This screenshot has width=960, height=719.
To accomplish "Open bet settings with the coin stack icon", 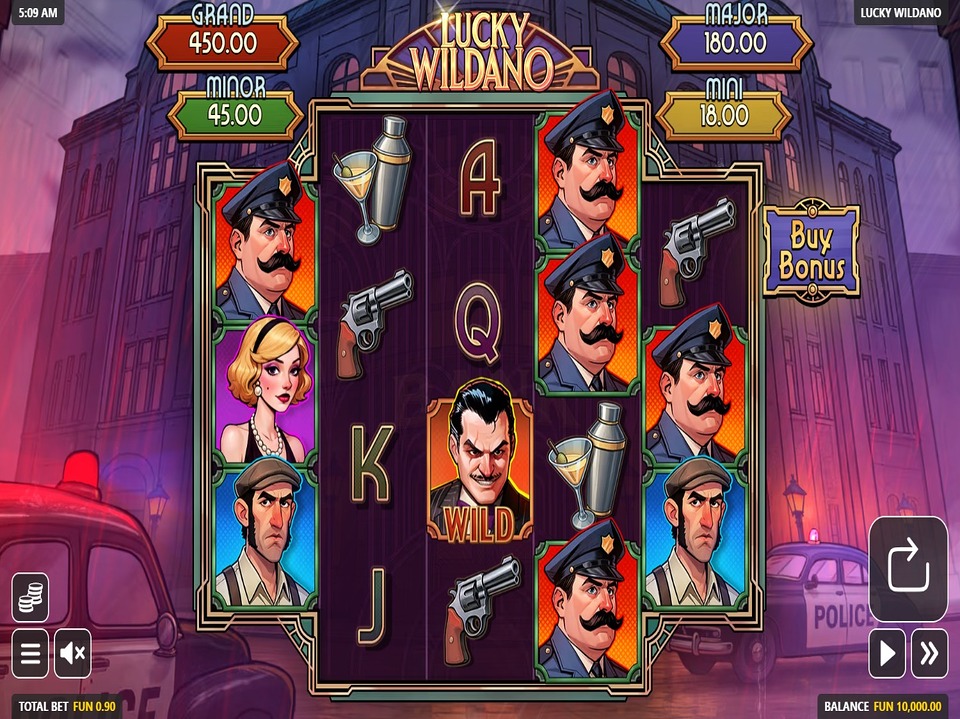I will [x=31, y=598].
